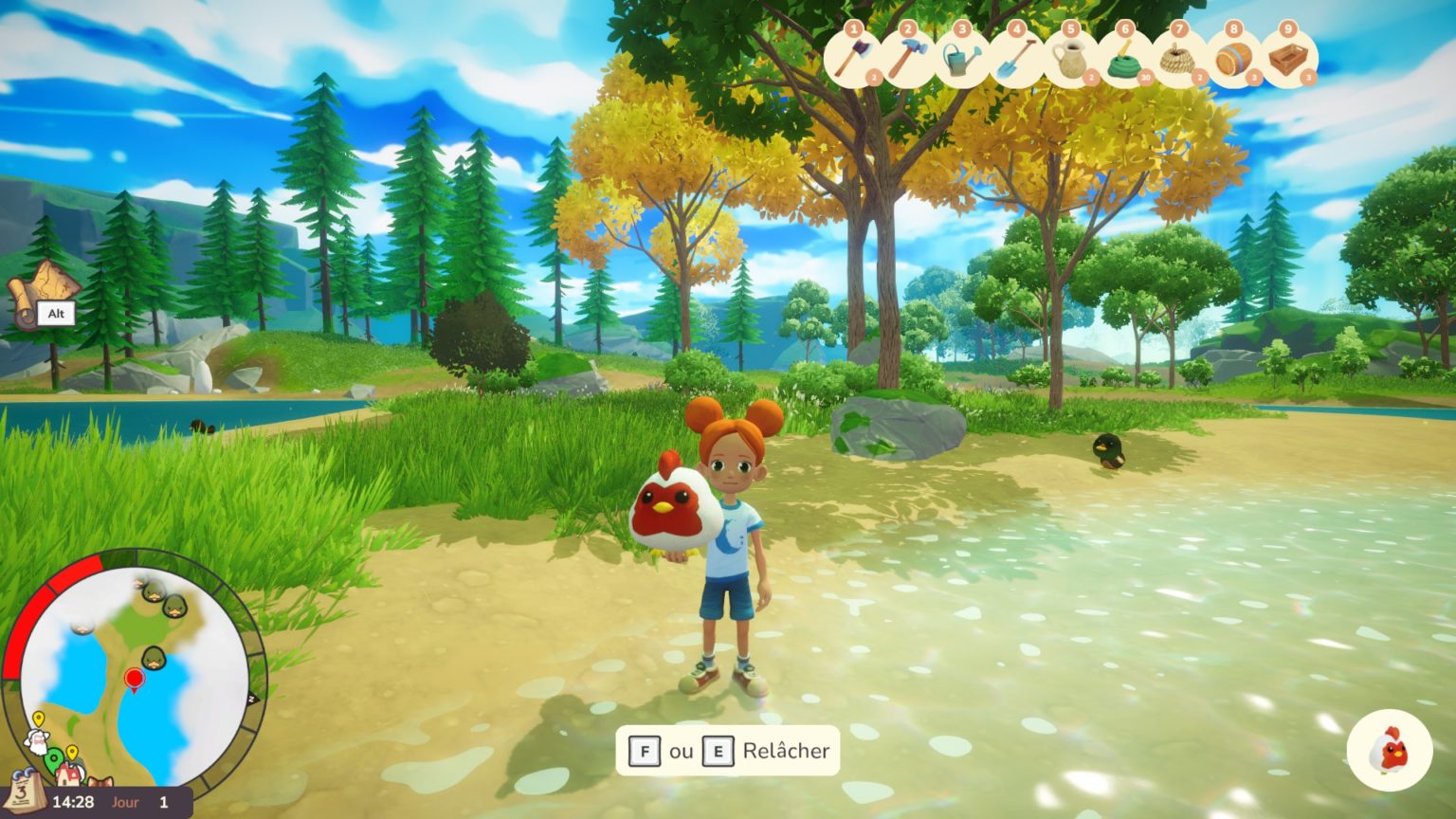Select the green garden hose item
The image size is (1456, 819).
[1125, 58]
